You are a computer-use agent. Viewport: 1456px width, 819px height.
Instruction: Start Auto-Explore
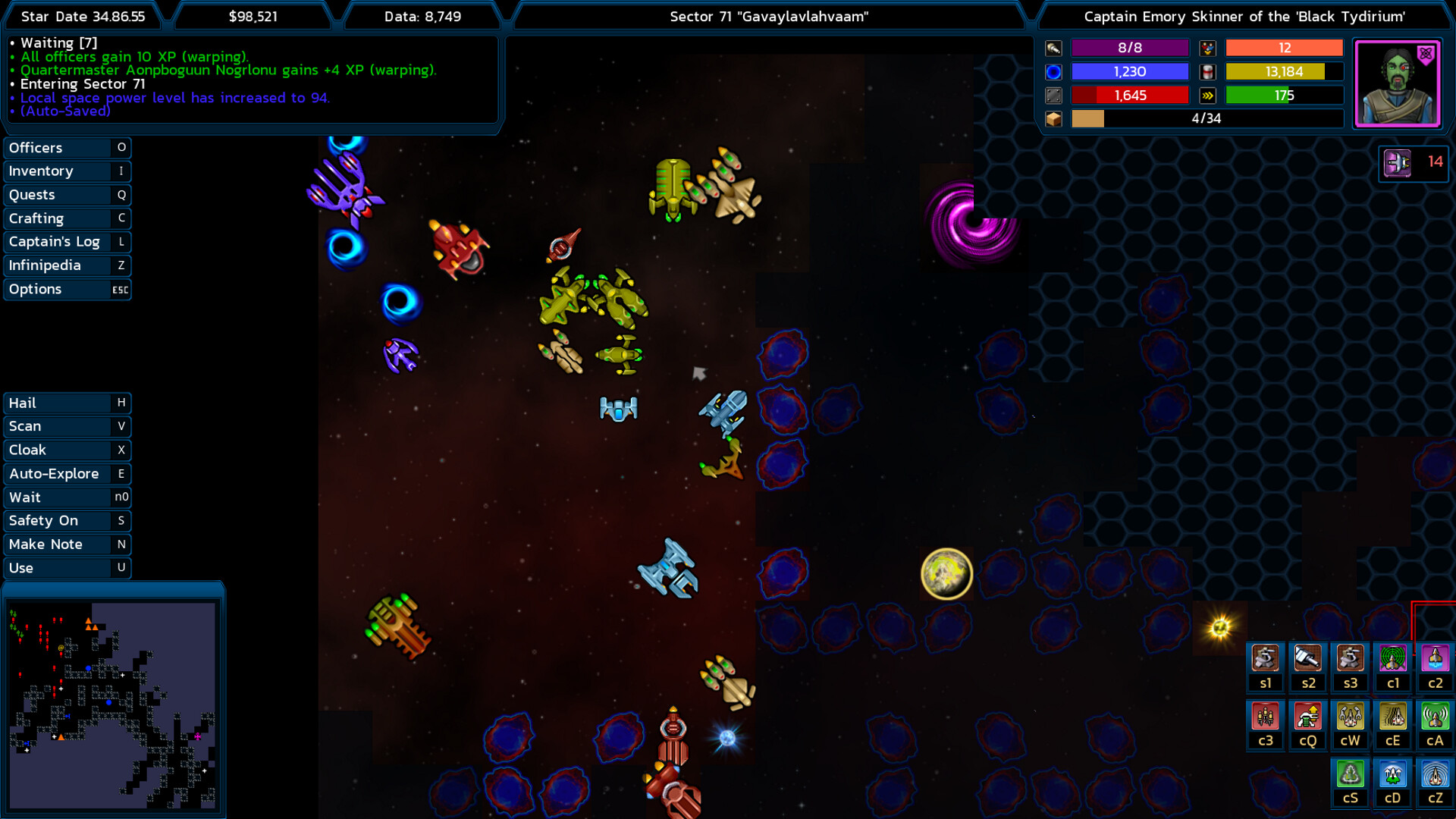tap(67, 474)
